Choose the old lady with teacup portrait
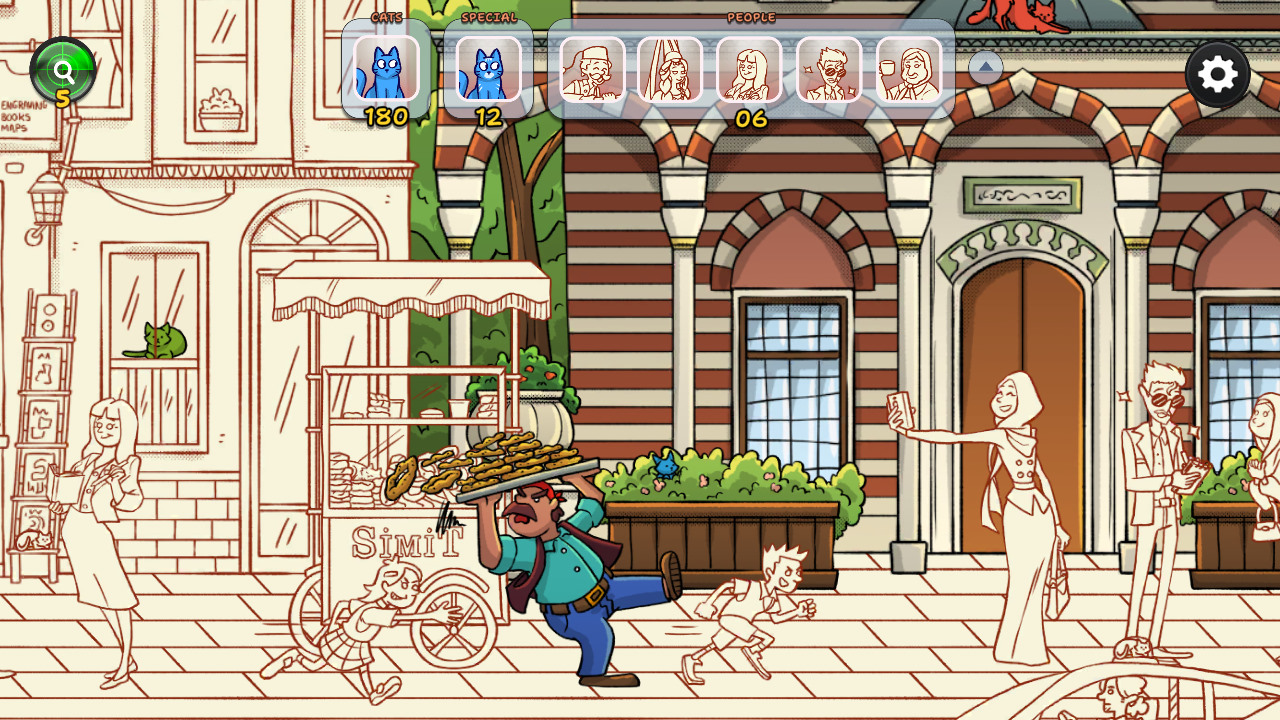 (x=908, y=69)
